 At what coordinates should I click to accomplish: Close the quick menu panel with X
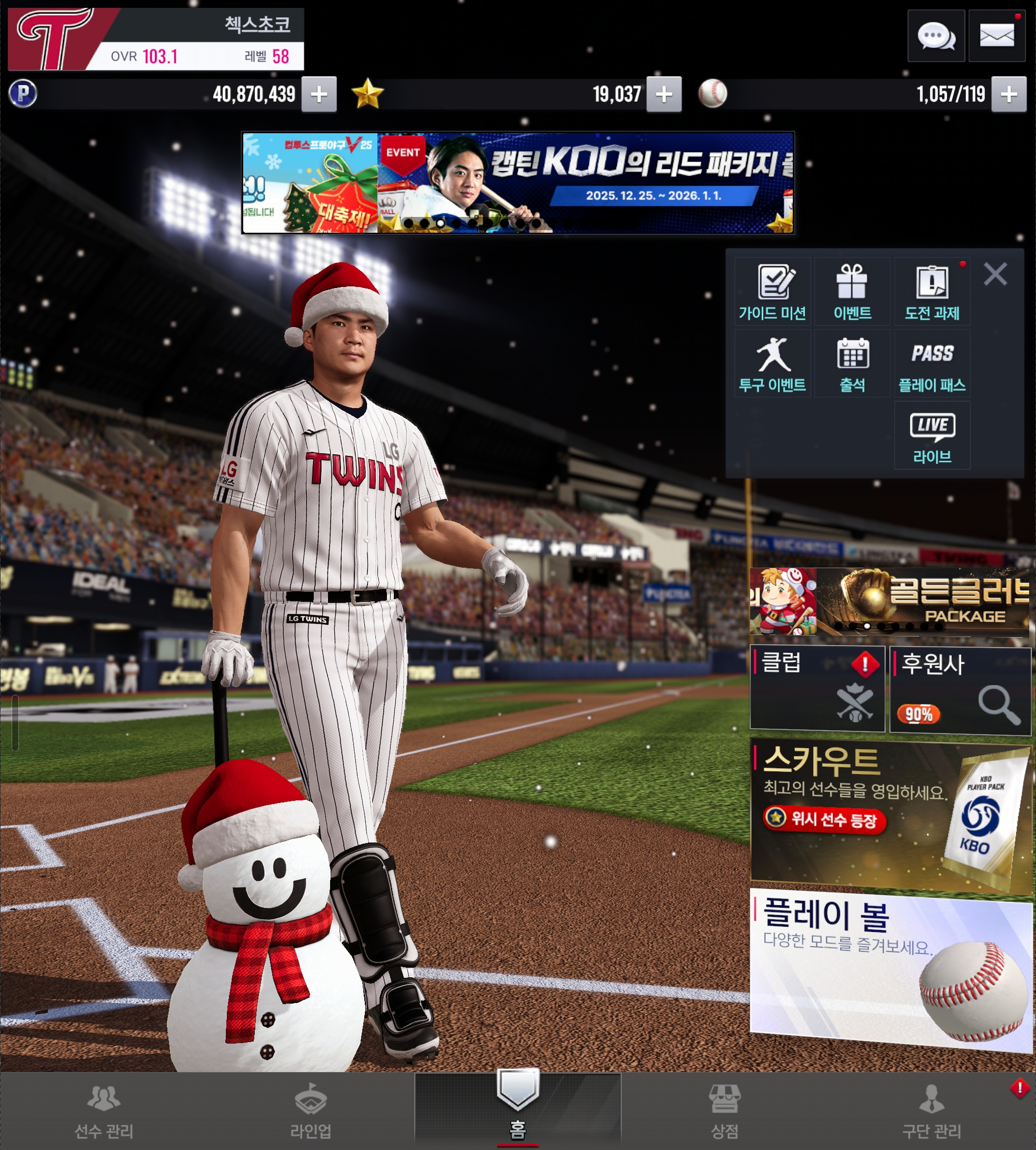pos(995,274)
